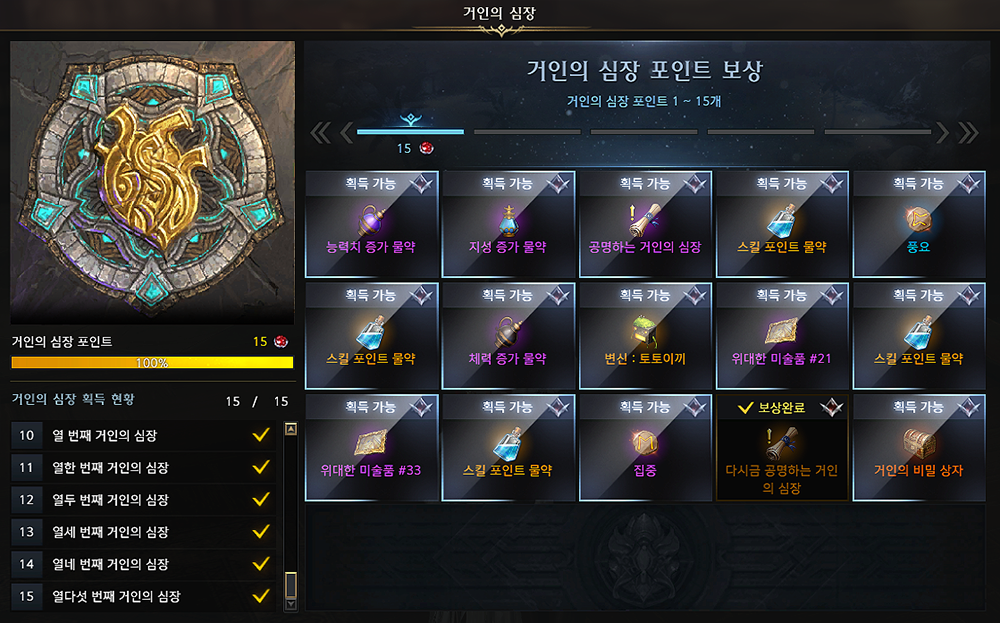Select the 지성 증가 물약 reward tile

508,224
